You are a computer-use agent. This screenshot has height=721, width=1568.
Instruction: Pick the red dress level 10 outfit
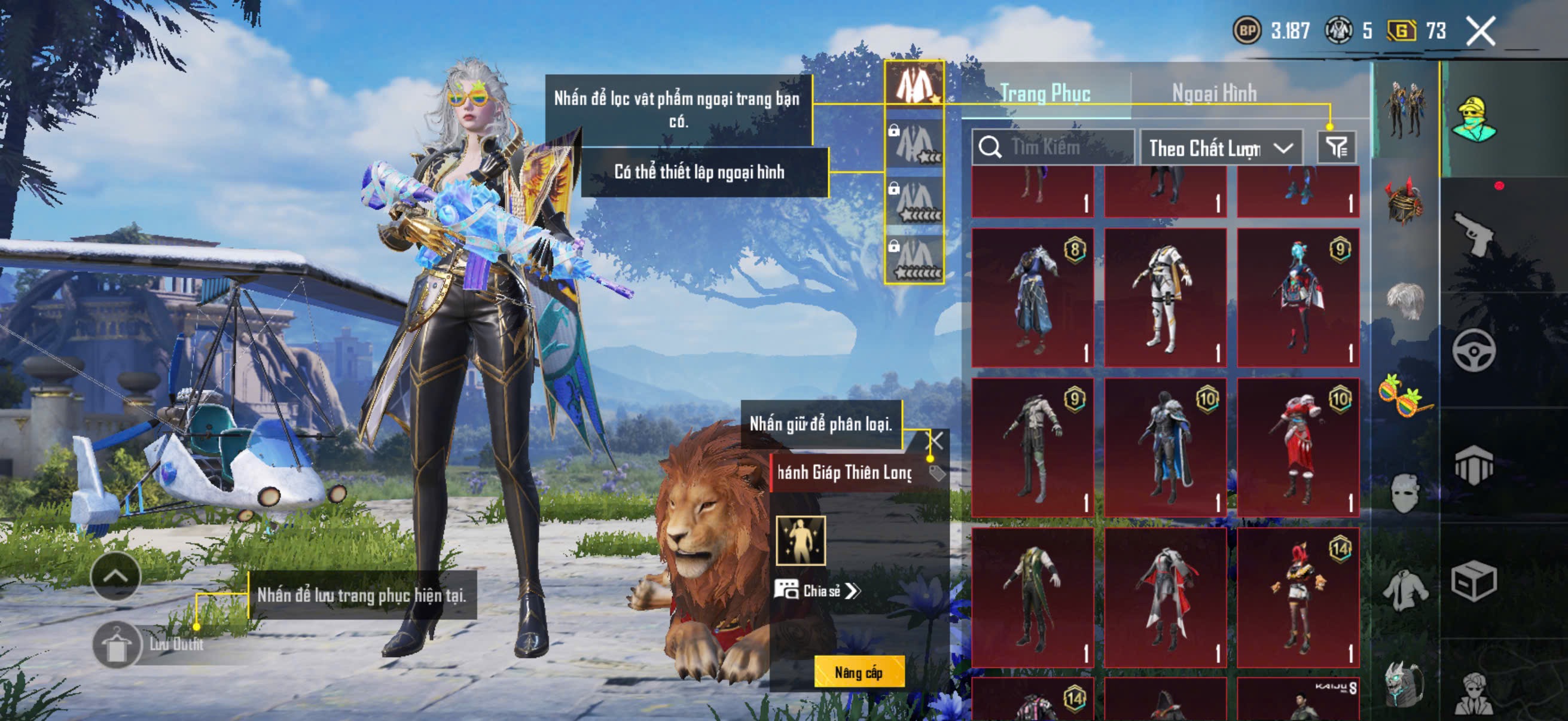pos(1298,448)
